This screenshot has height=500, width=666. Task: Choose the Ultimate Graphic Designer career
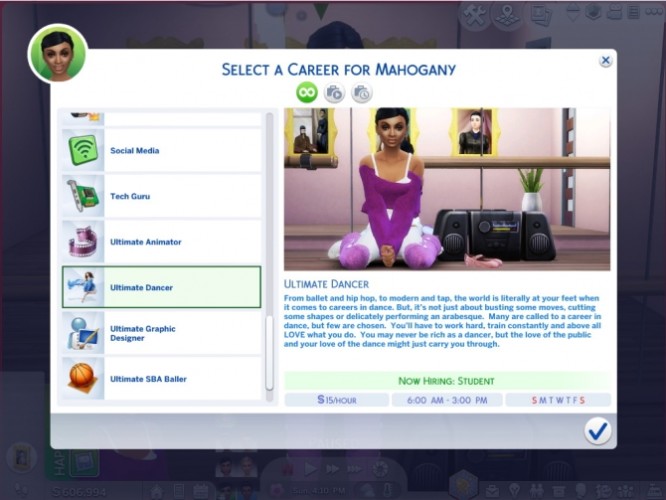(161, 333)
